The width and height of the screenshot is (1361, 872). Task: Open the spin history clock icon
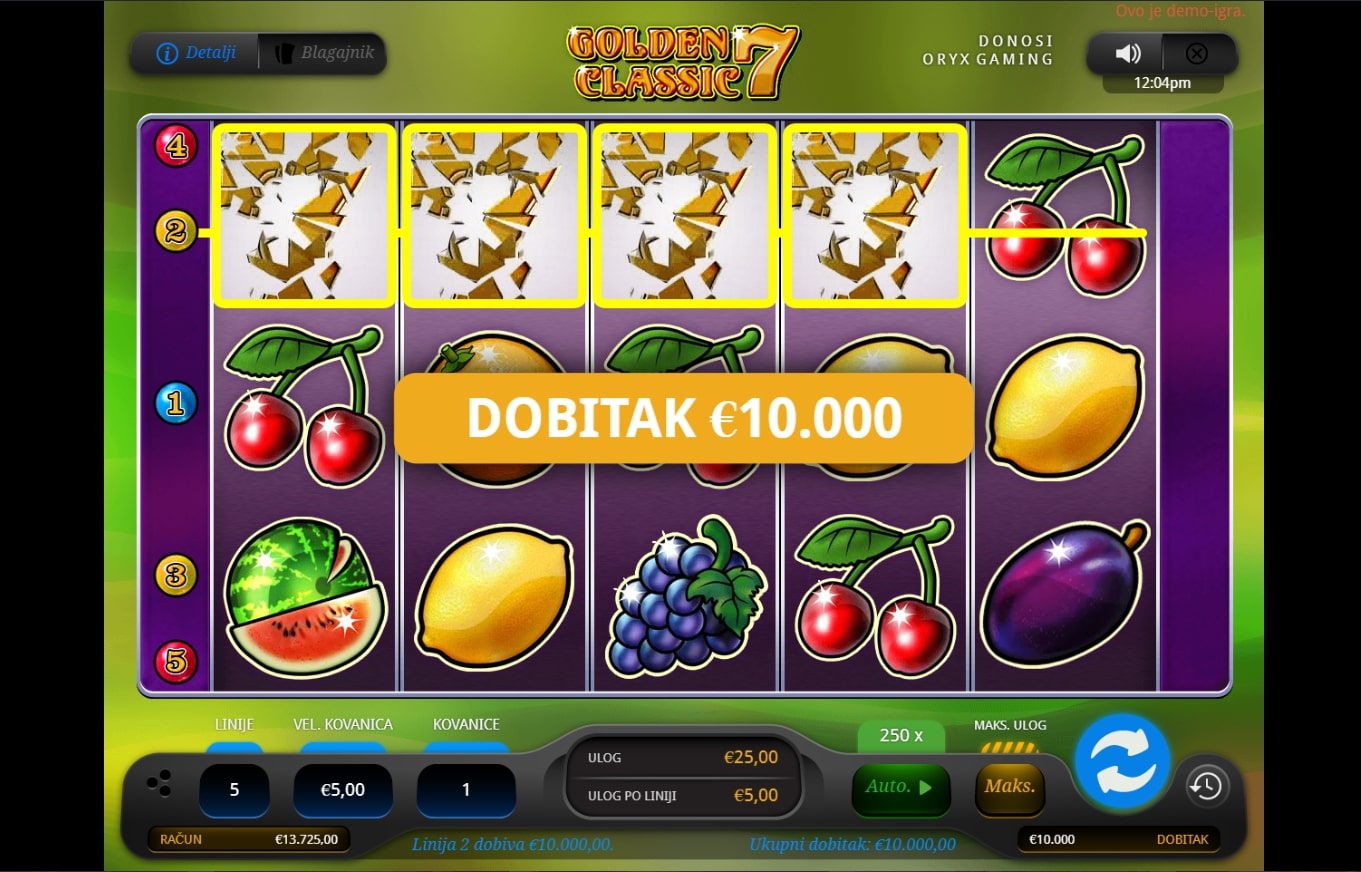coord(1205,786)
